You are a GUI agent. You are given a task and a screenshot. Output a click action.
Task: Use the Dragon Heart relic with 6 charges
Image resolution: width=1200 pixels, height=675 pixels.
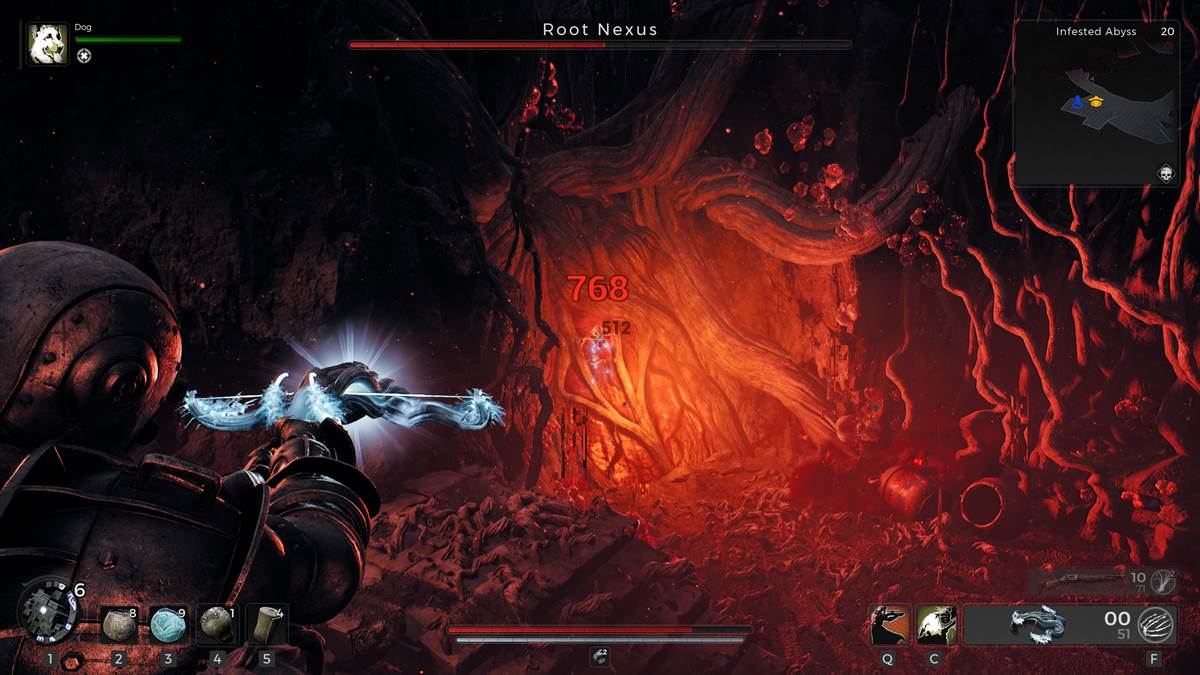47,610
